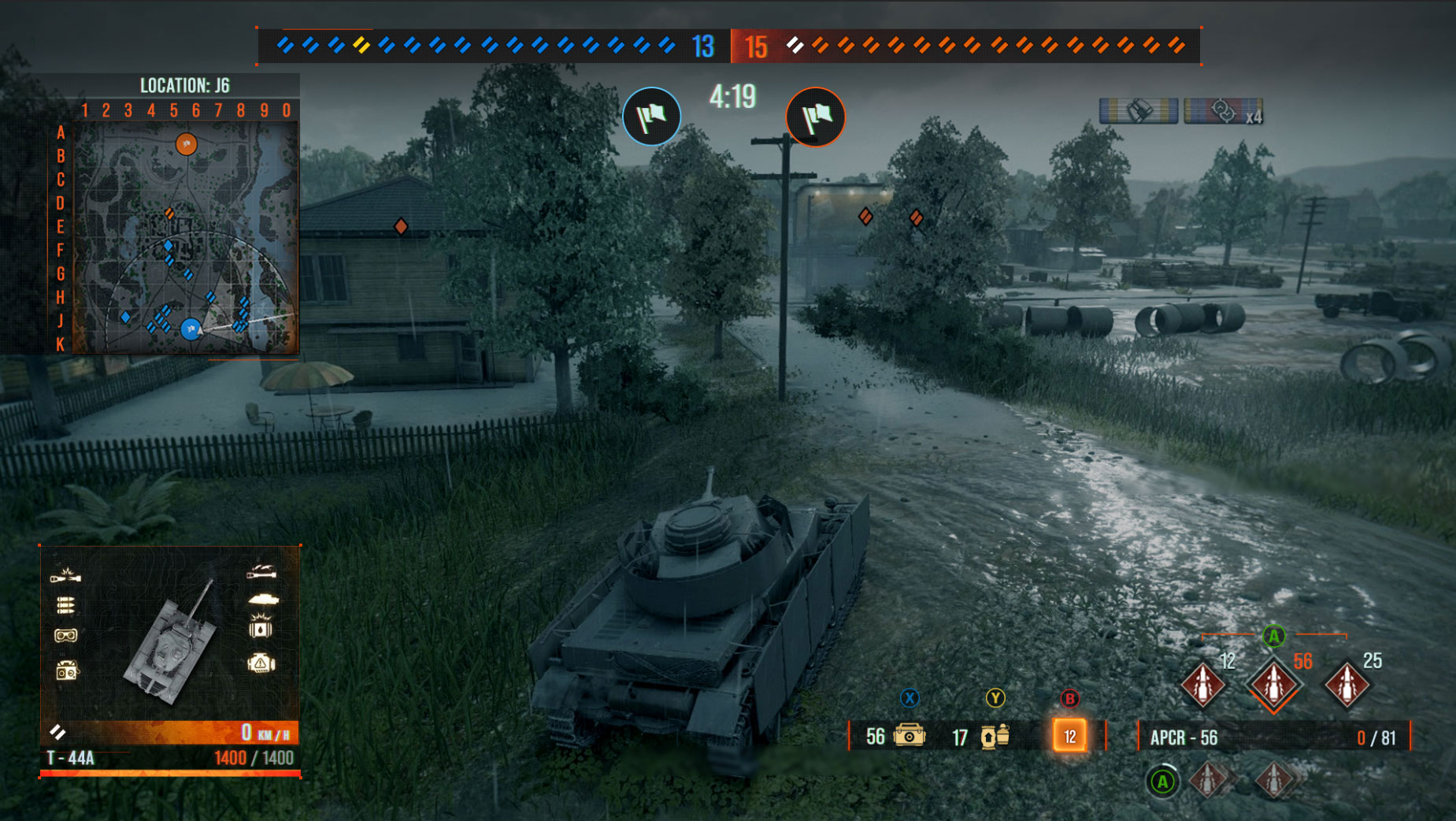Click the fuel tank module status icon
Viewport: 1456px width, 821px height.
pyautogui.click(x=261, y=628)
